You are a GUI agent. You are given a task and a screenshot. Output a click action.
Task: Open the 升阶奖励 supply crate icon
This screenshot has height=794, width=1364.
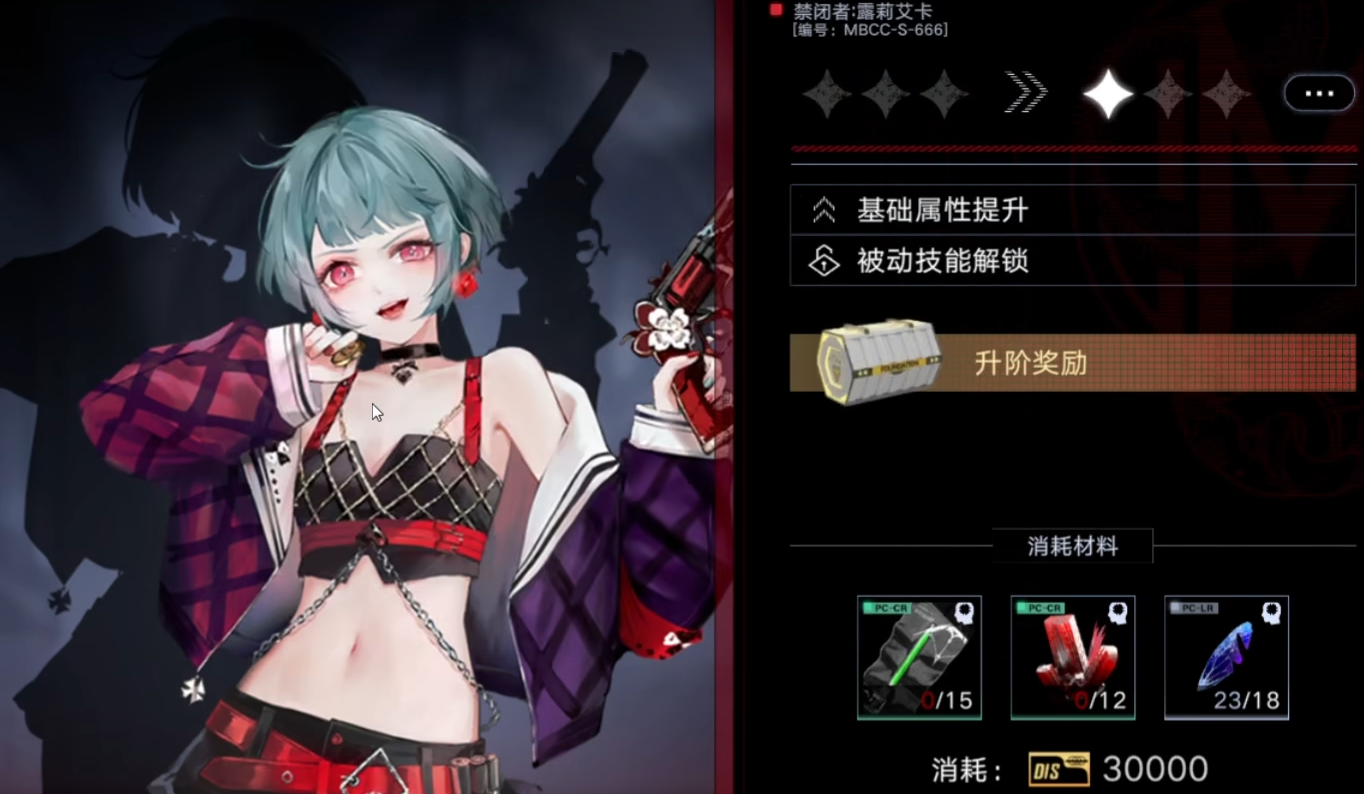[878, 363]
